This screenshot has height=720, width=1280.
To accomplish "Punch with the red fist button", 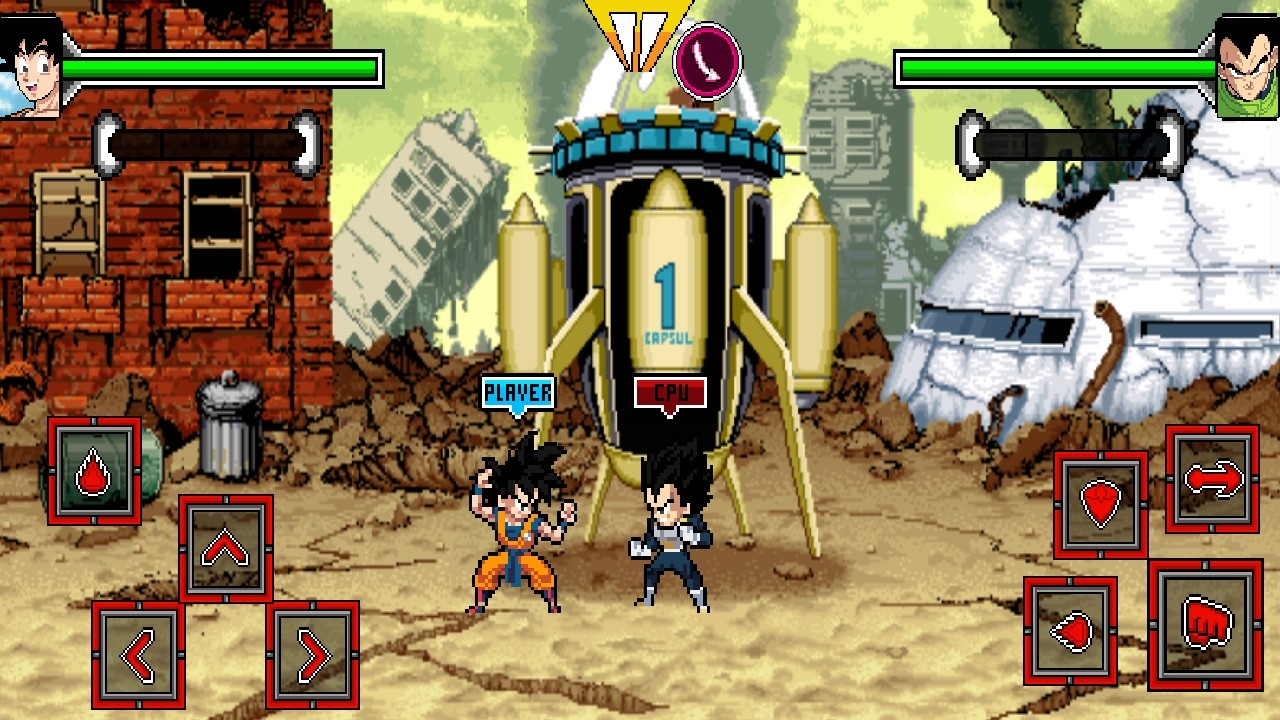I will [1204, 625].
